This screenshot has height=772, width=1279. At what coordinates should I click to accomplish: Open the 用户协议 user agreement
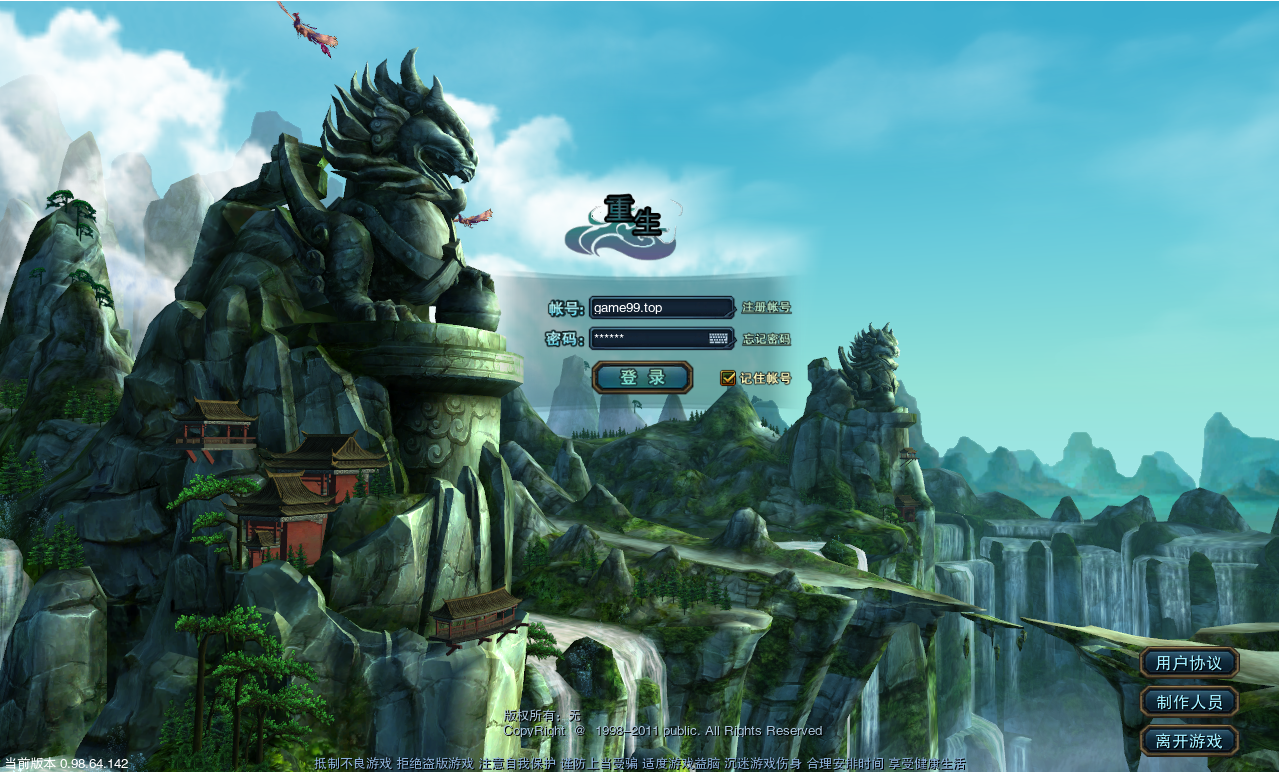(x=1189, y=663)
